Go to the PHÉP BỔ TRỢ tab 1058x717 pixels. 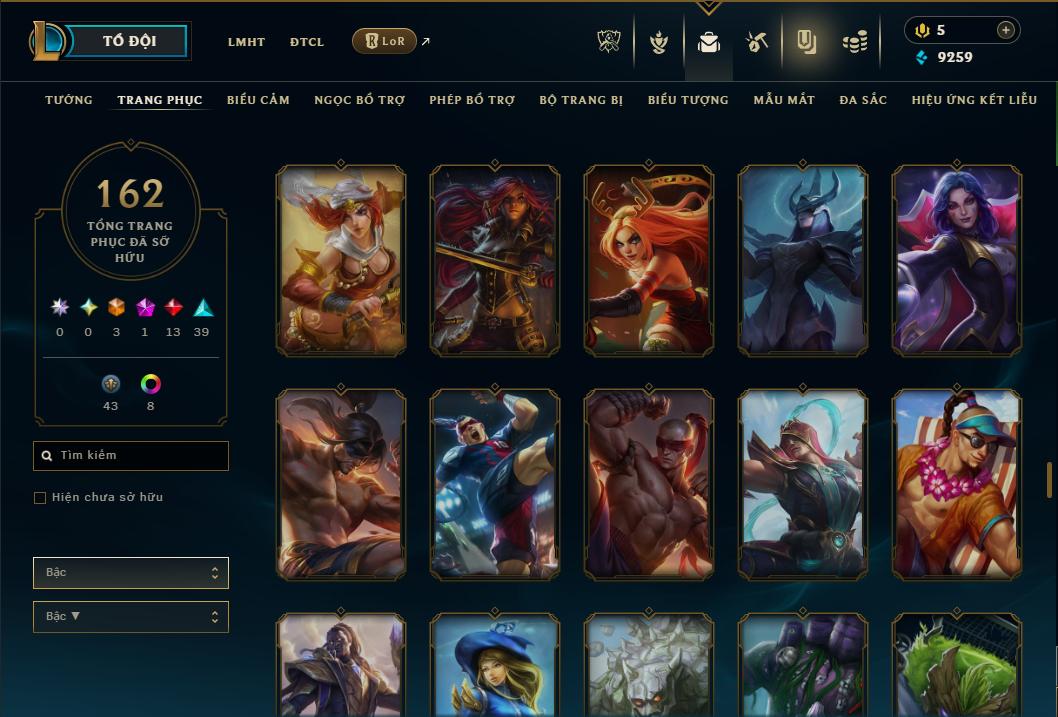pyautogui.click(x=472, y=100)
